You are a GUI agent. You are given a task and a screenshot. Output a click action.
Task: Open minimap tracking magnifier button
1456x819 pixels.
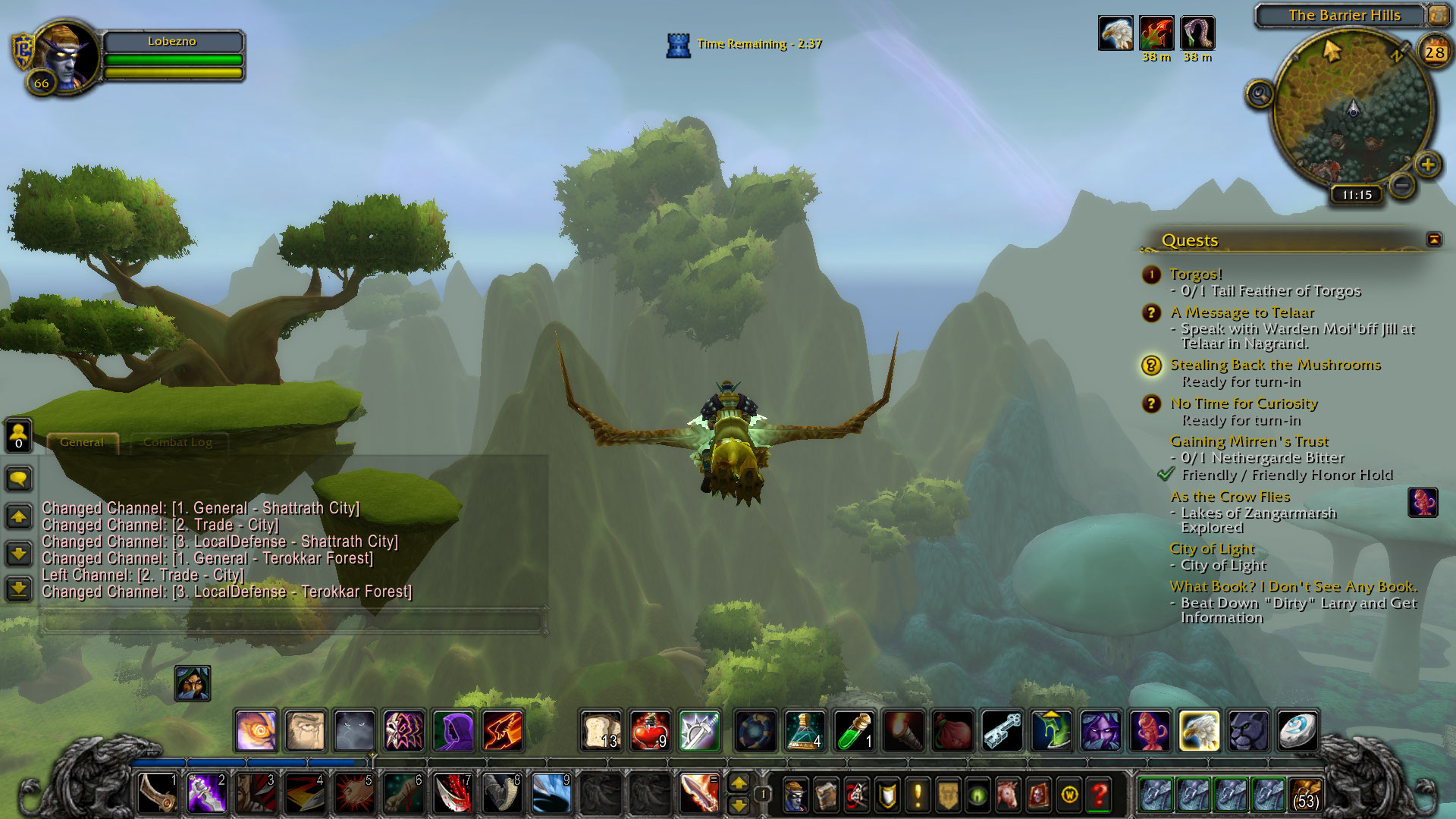(1260, 95)
